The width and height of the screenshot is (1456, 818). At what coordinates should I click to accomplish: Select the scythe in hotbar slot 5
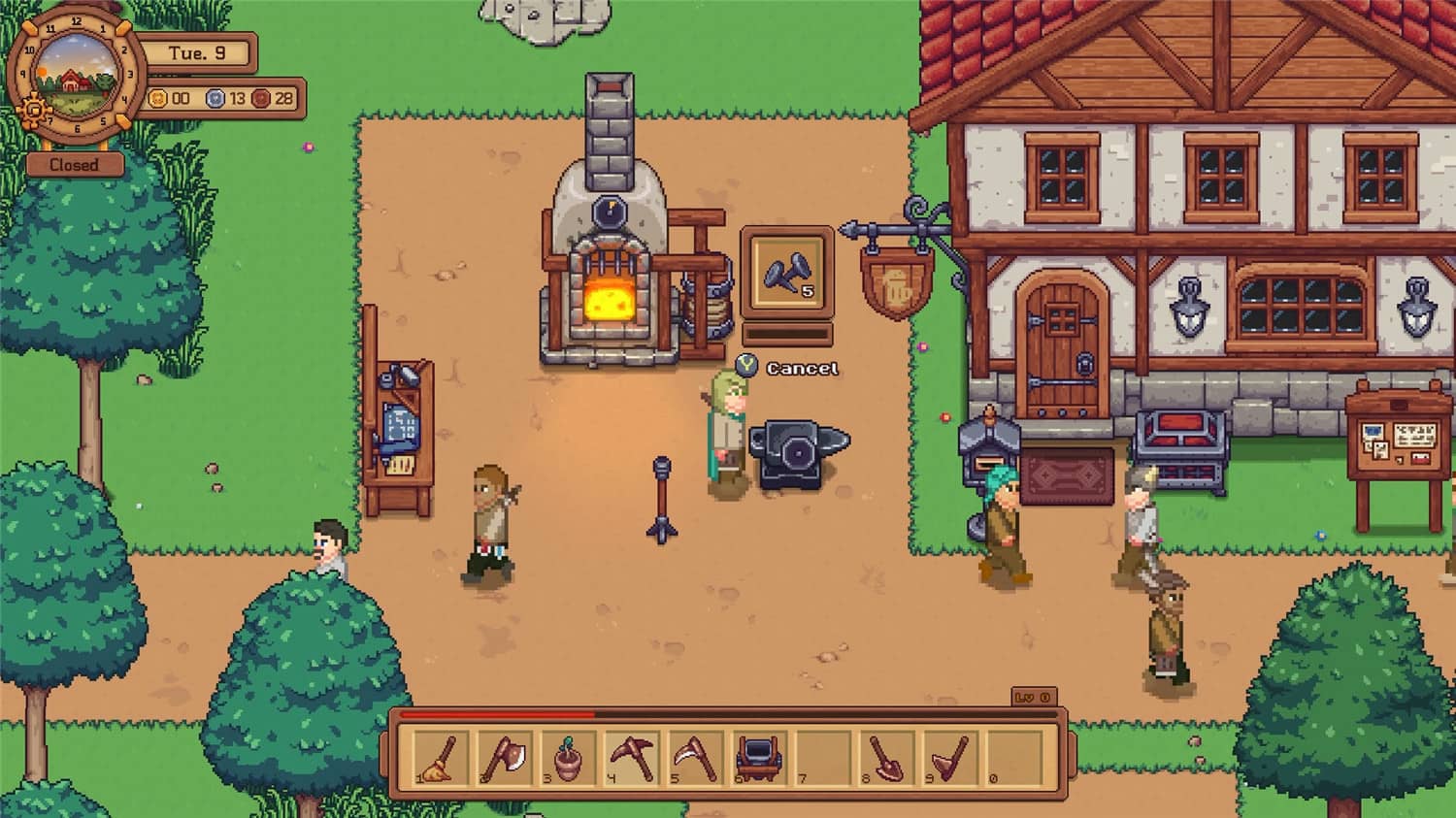696,762
